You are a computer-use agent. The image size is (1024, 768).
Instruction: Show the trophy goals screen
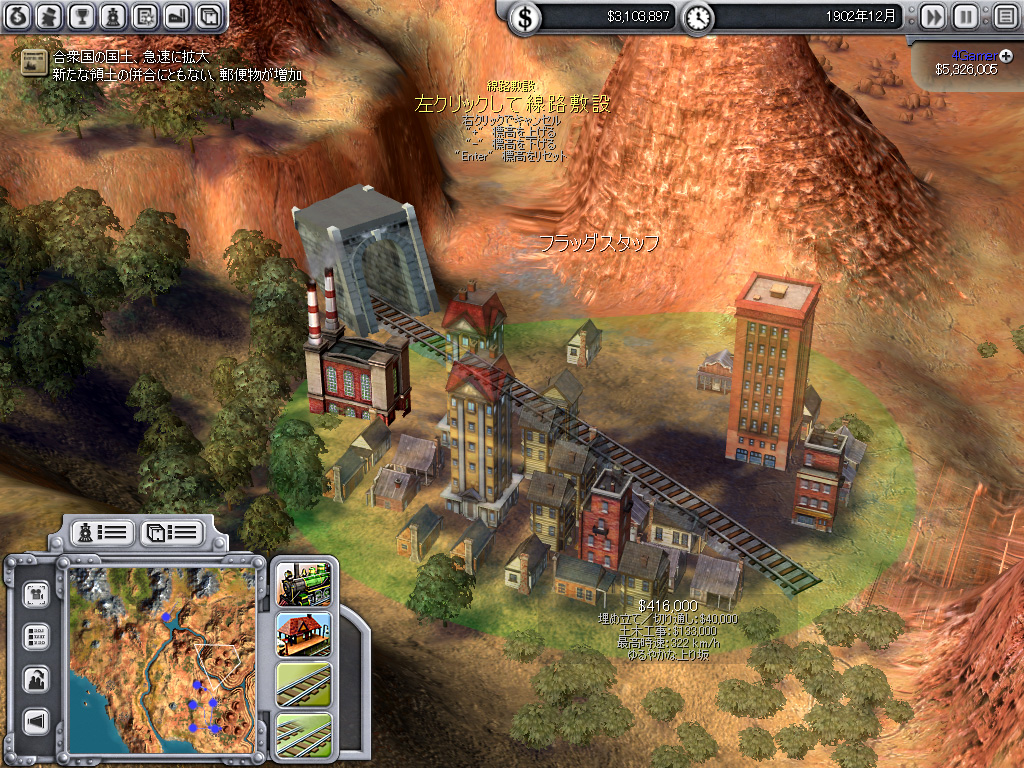coord(82,16)
